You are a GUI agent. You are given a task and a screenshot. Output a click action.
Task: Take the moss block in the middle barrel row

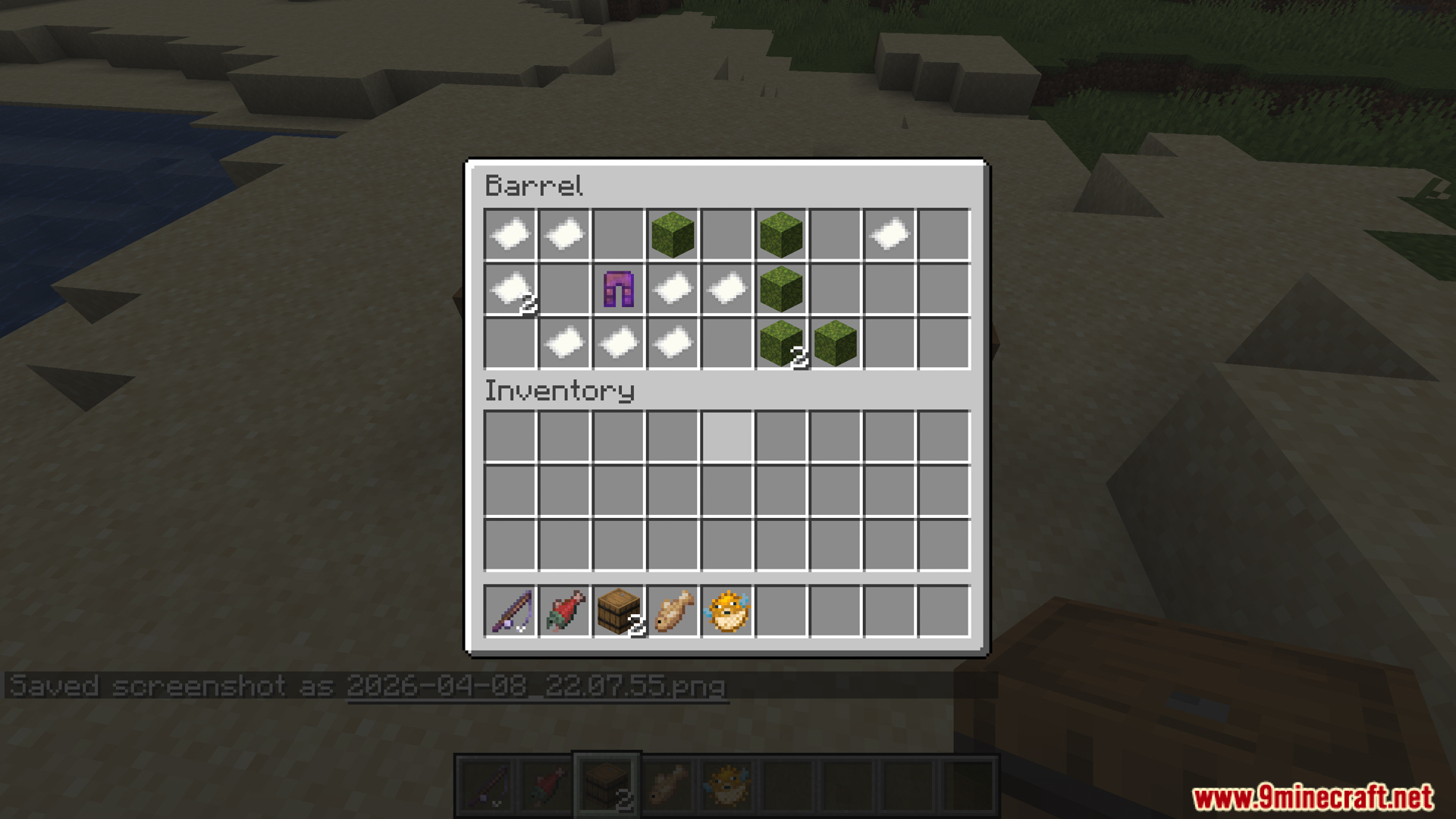point(782,288)
